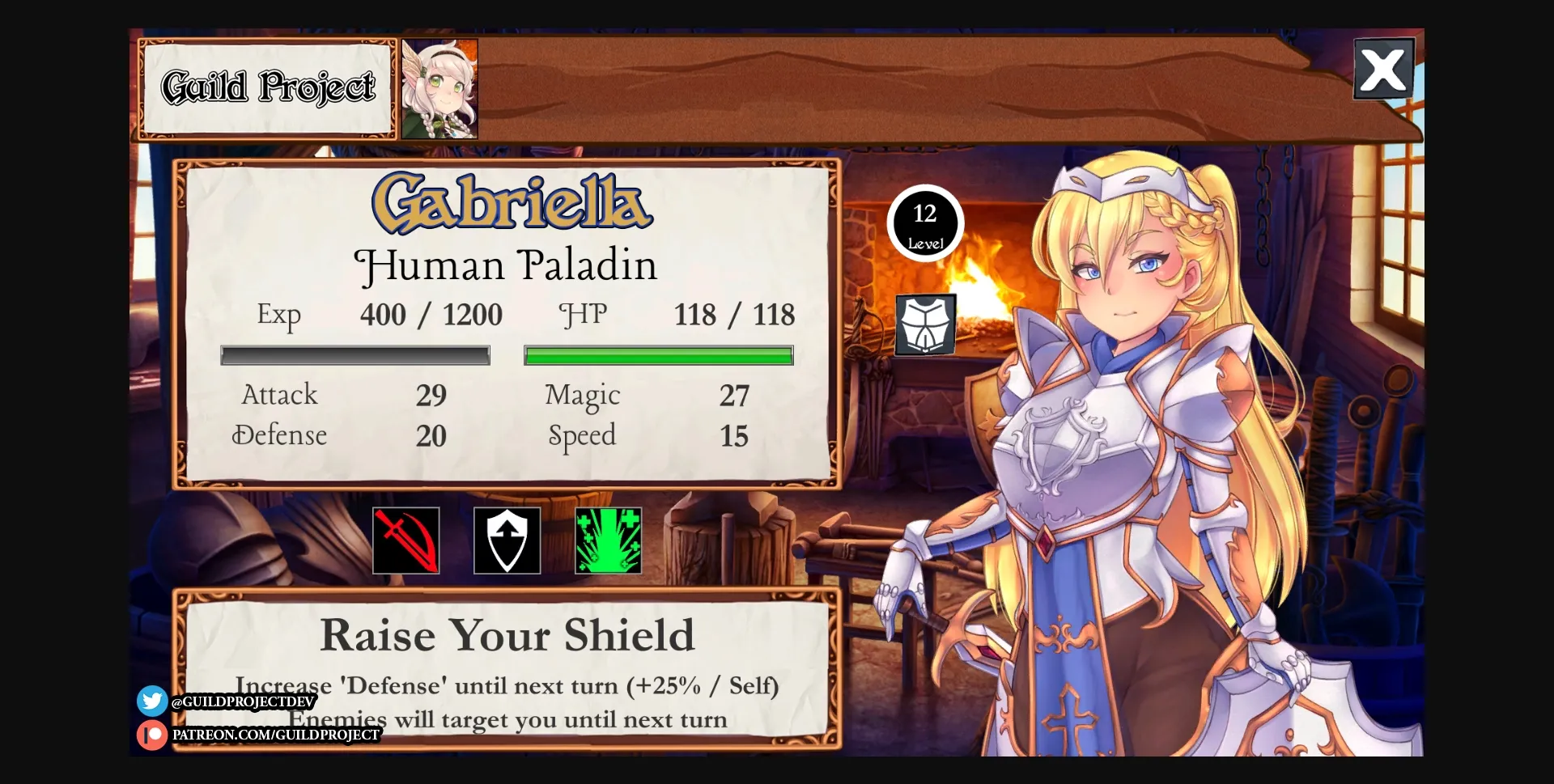Viewport: 1554px width, 784px height.
Task: Expand the Raise Your Shield description panel
Action: pos(507,672)
